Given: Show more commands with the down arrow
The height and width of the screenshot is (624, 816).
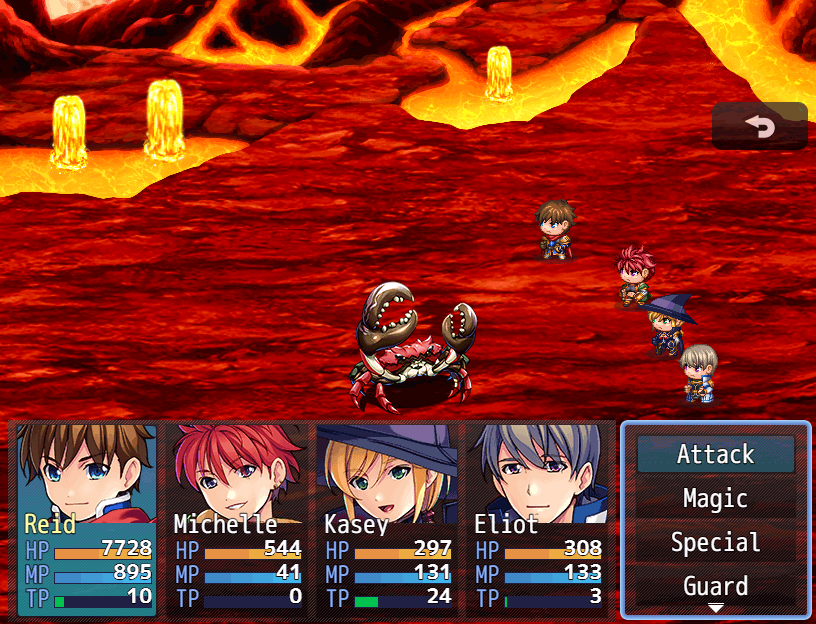Looking at the screenshot, I should (716, 608).
